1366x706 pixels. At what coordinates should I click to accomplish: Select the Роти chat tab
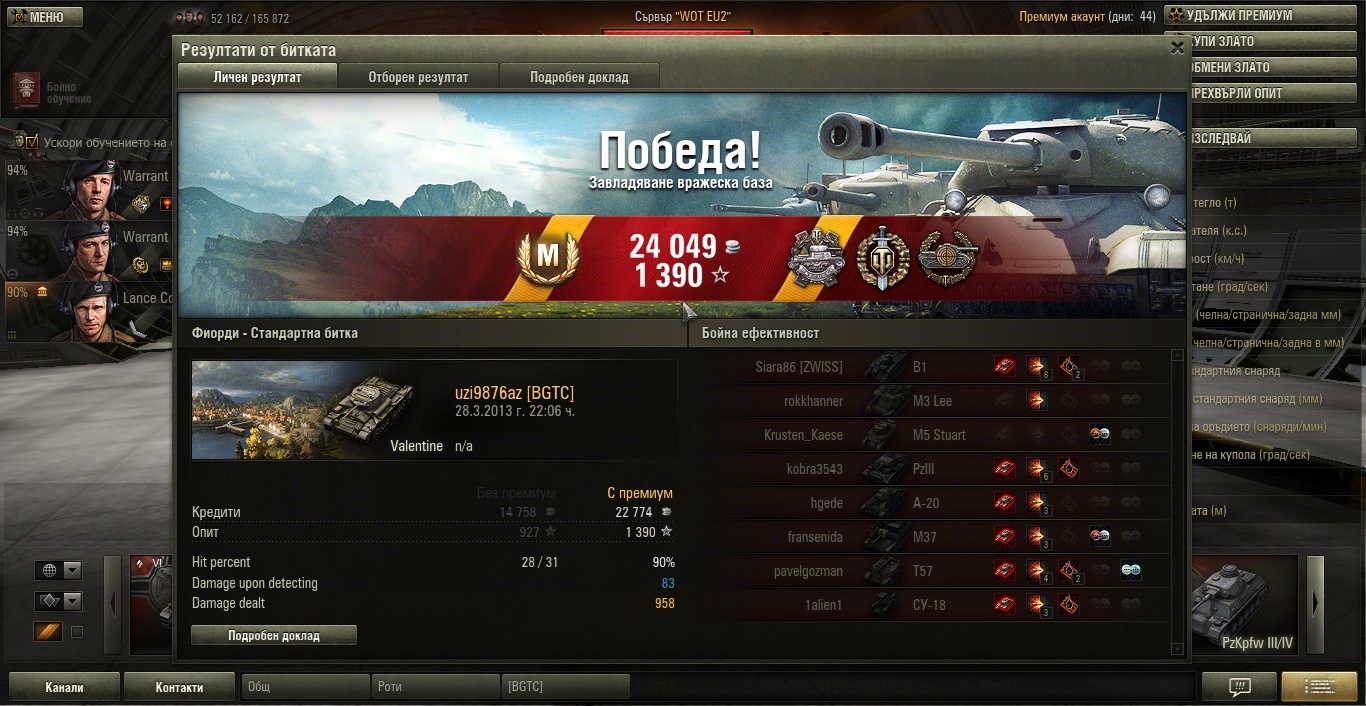click(435, 687)
